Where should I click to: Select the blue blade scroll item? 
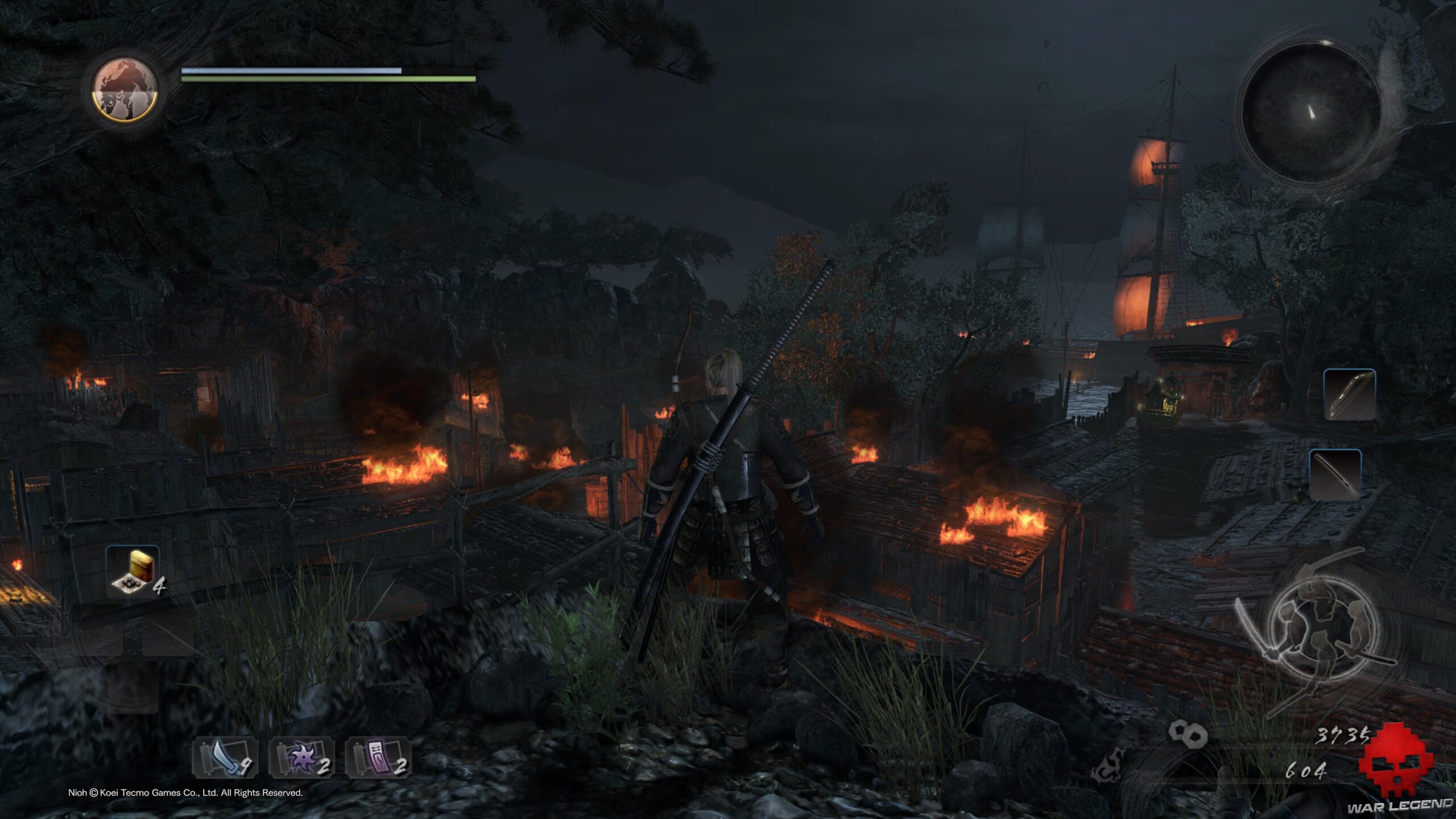(225, 758)
